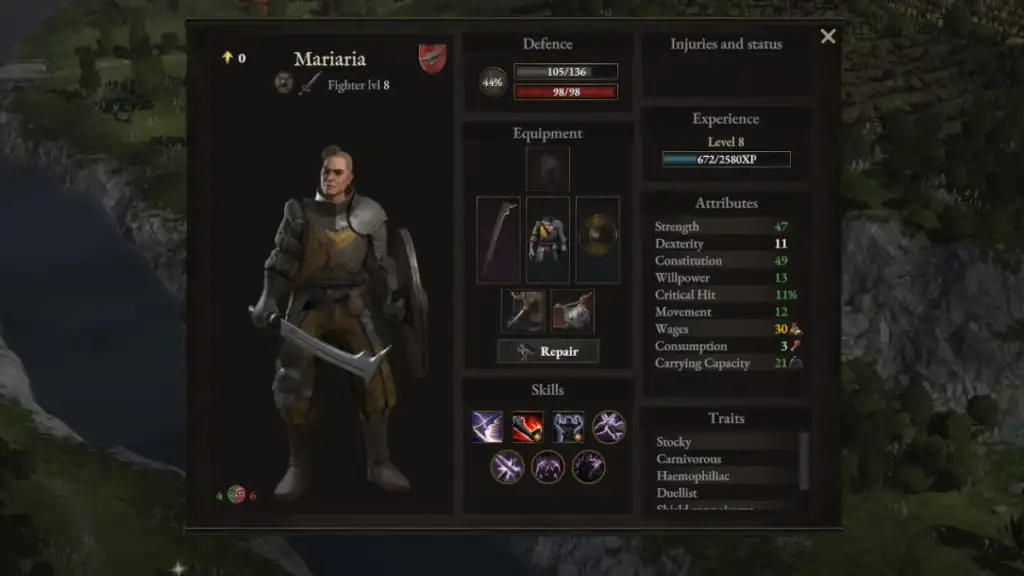Screen dimensions: 1024x576
Task: Click the red anvil crest emblem
Action: (433, 57)
